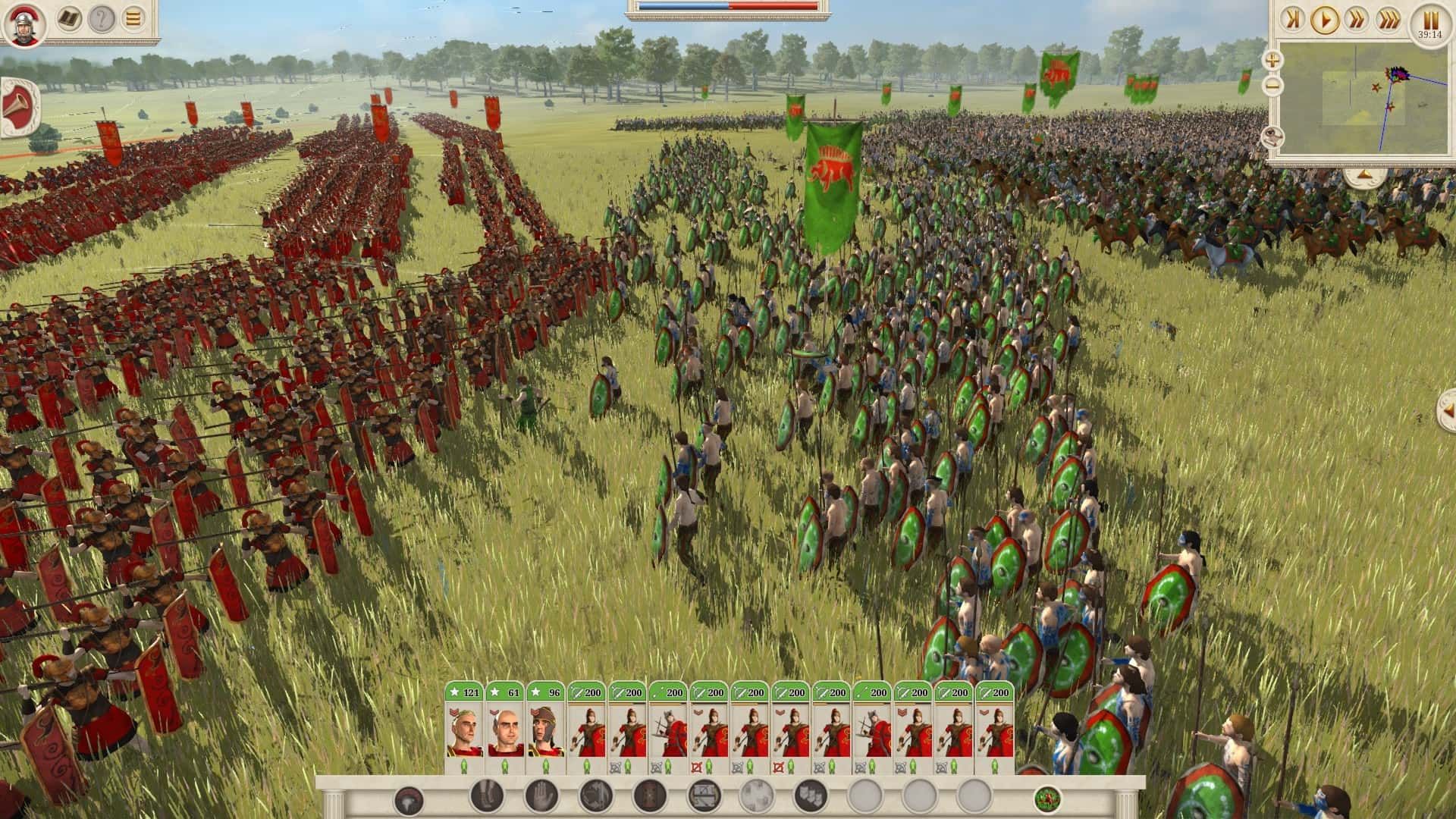Zoom the minimap in with the plus button
This screenshot has width=1456, height=819.
1272,59
